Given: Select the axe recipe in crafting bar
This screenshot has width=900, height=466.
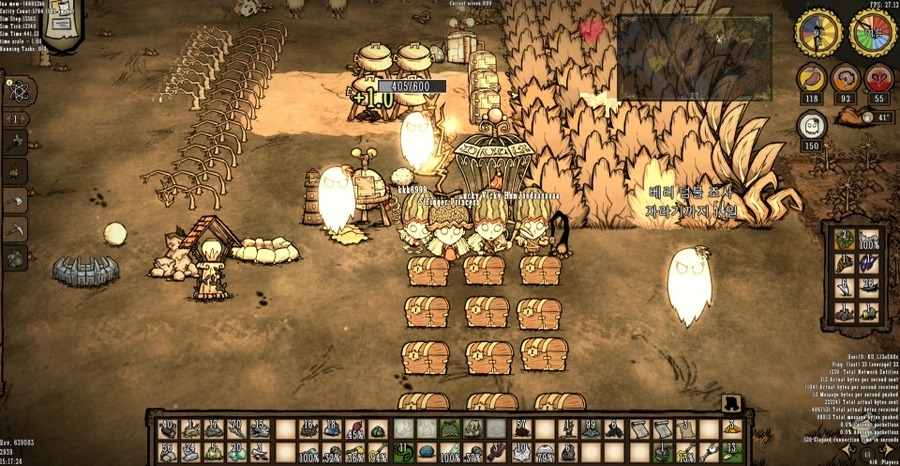Looking at the screenshot, I should click(x=17, y=201).
